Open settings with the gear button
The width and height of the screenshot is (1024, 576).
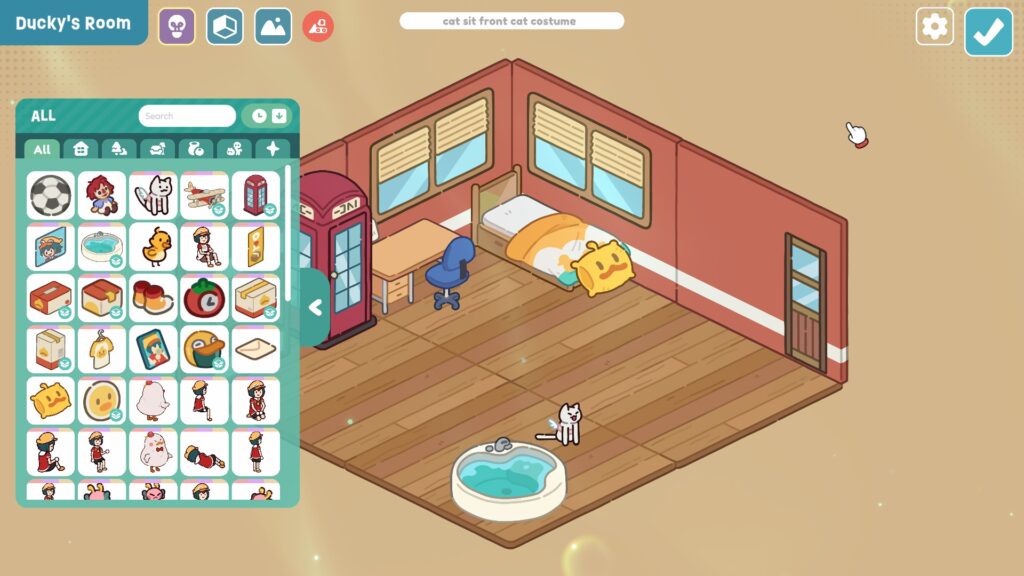tap(934, 27)
